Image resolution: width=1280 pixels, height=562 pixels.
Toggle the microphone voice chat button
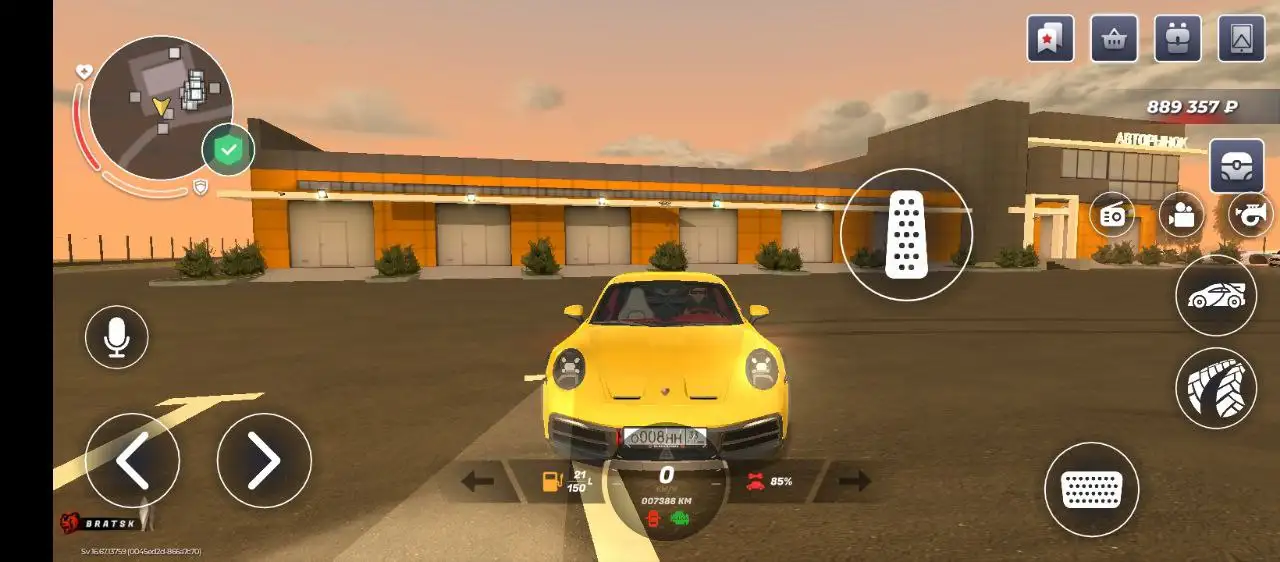[117, 337]
